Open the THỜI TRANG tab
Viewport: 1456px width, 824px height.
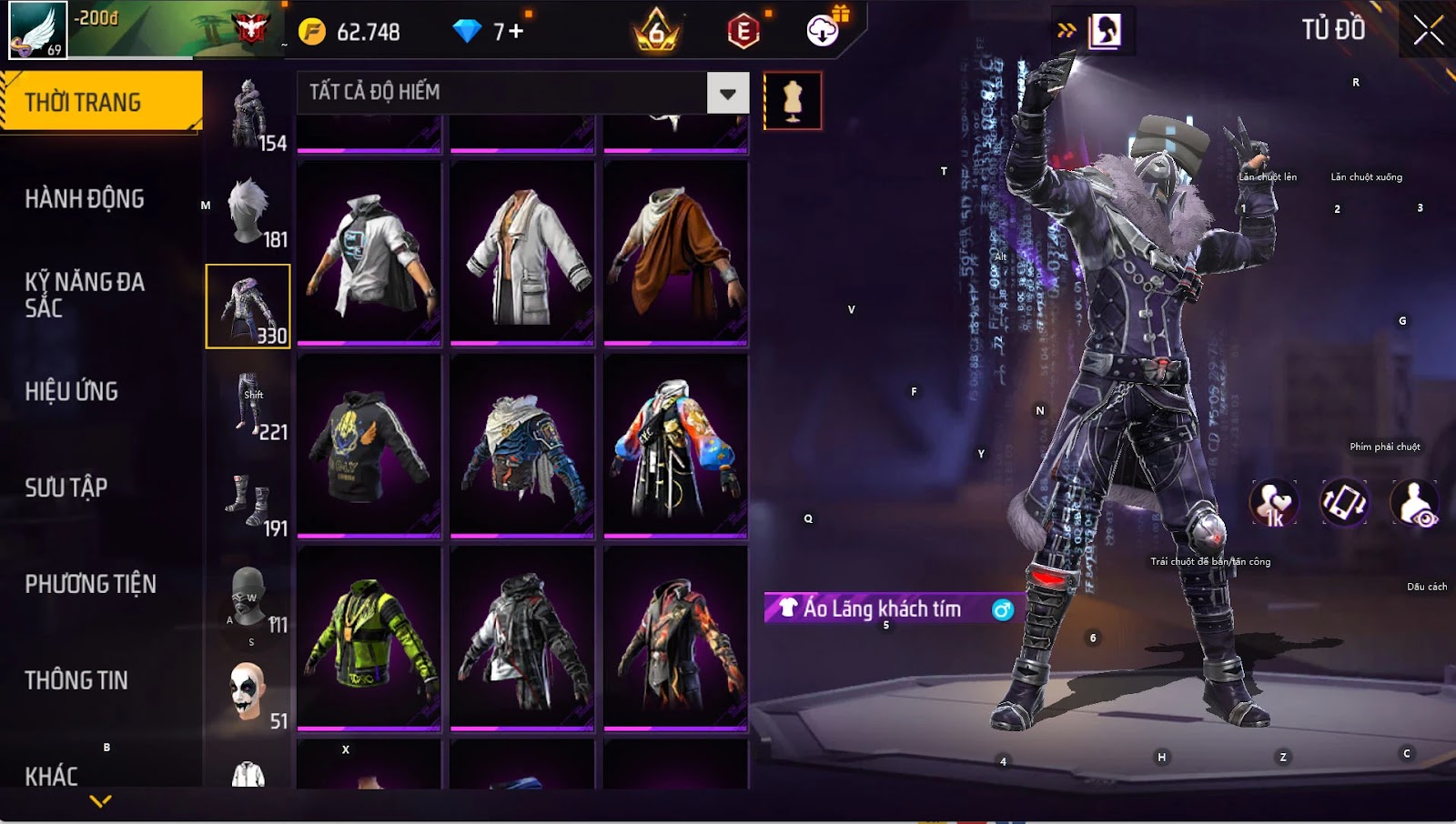[x=100, y=102]
